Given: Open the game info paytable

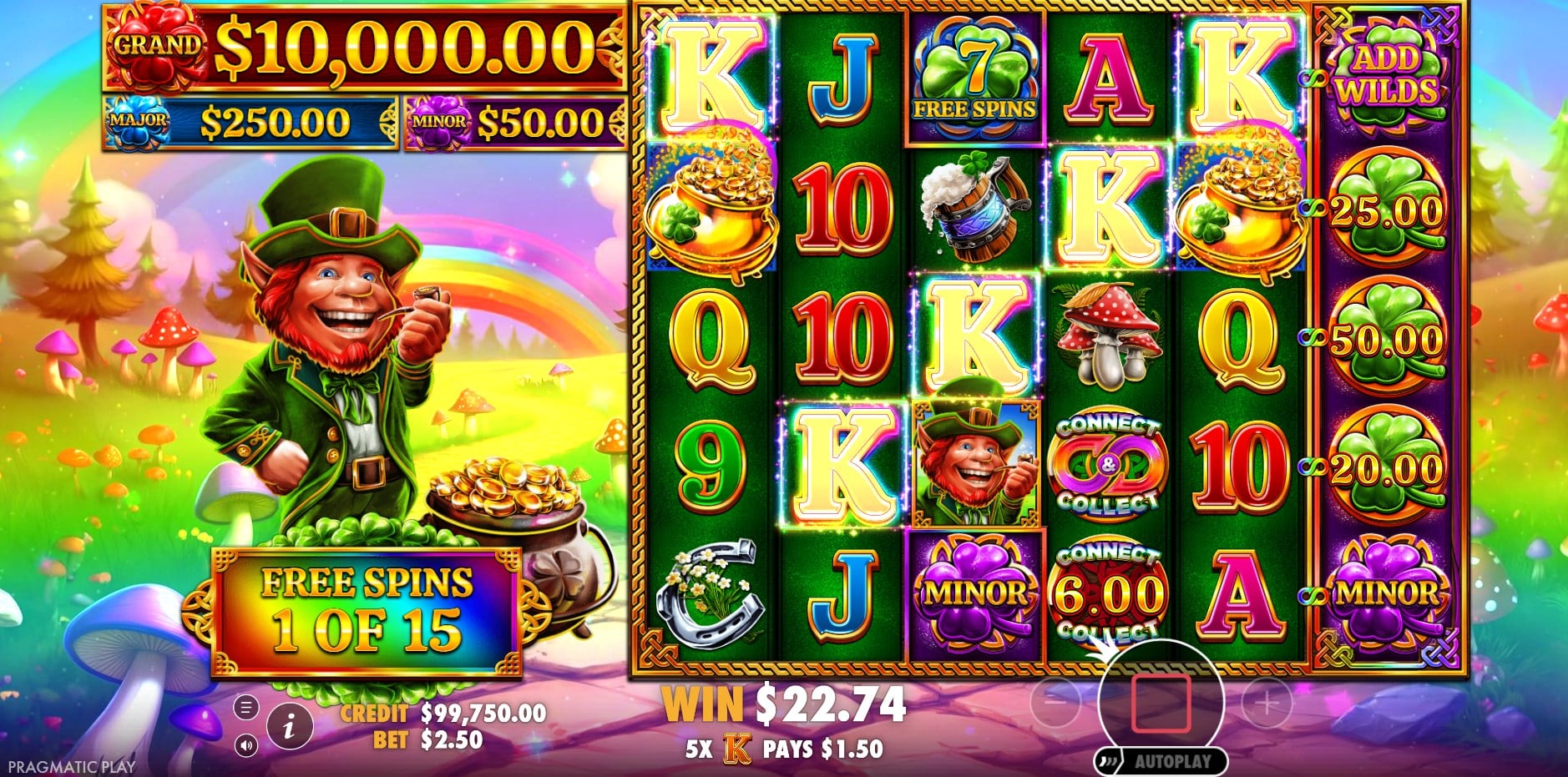Looking at the screenshot, I should point(289,727).
